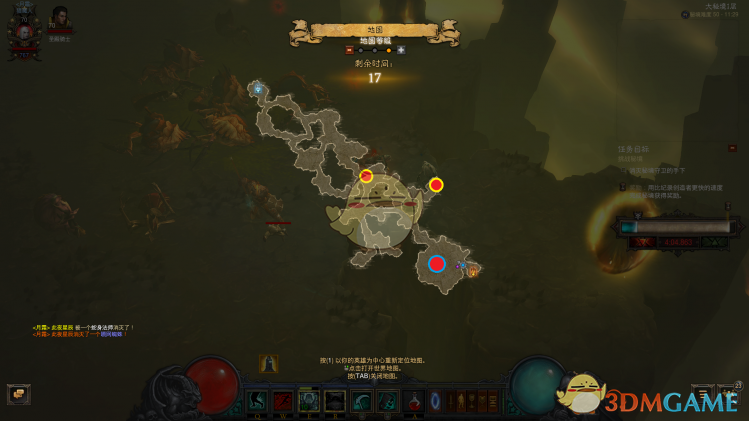
Task: Click the map zoom-in plus button
Action: pos(401,49)
